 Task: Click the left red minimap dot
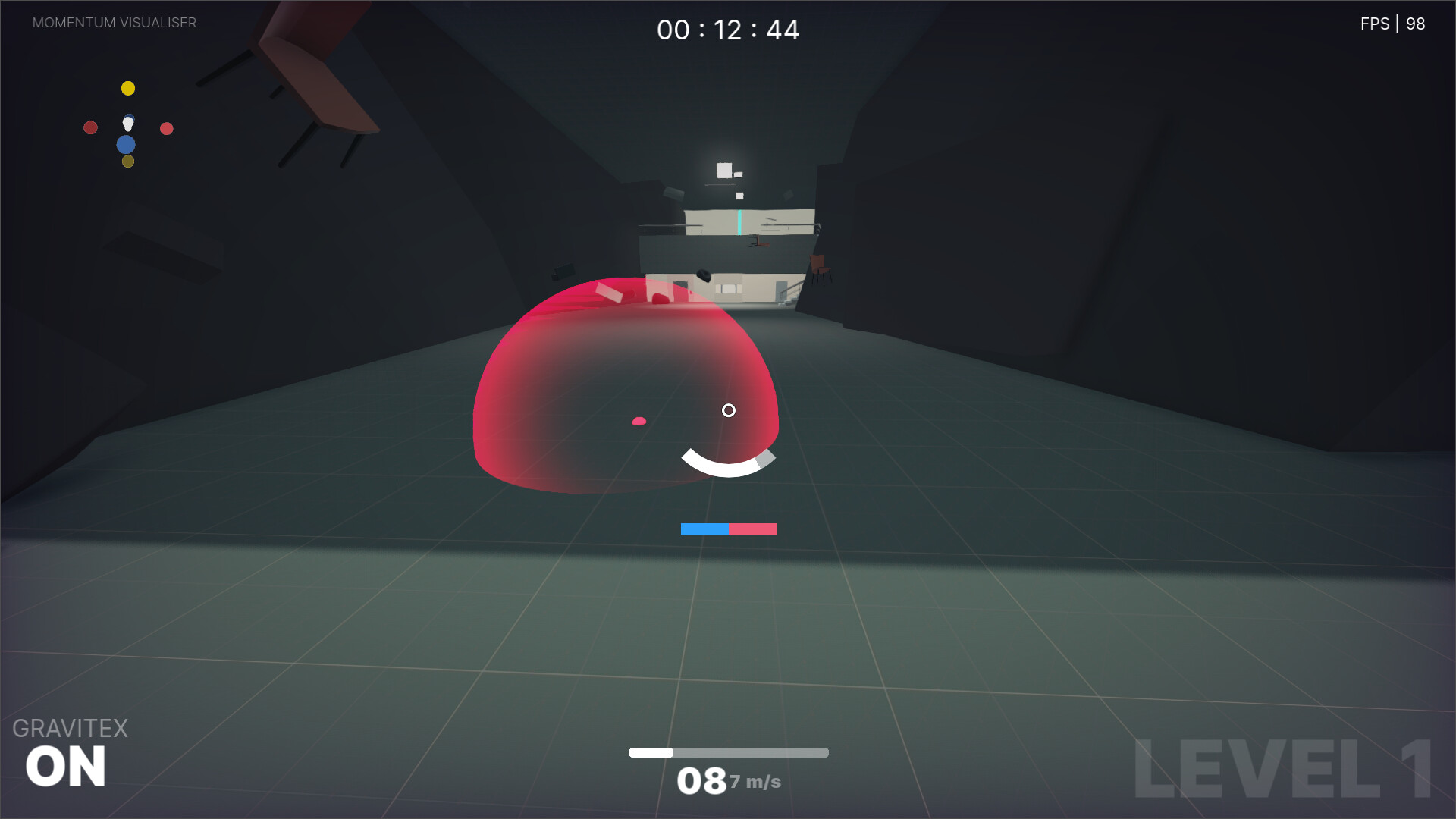[91, 127]
